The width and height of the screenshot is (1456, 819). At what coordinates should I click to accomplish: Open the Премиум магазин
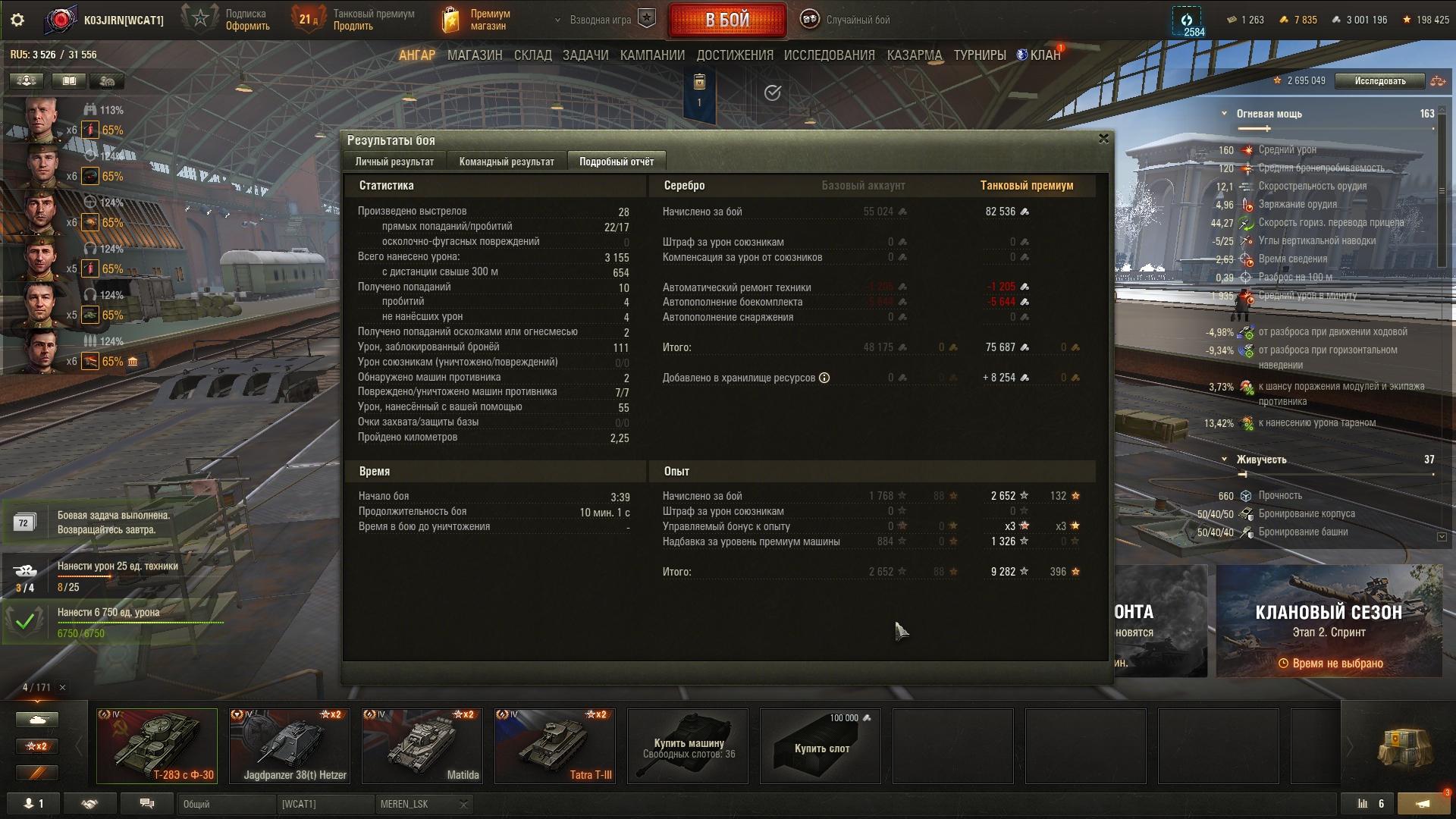478,20
